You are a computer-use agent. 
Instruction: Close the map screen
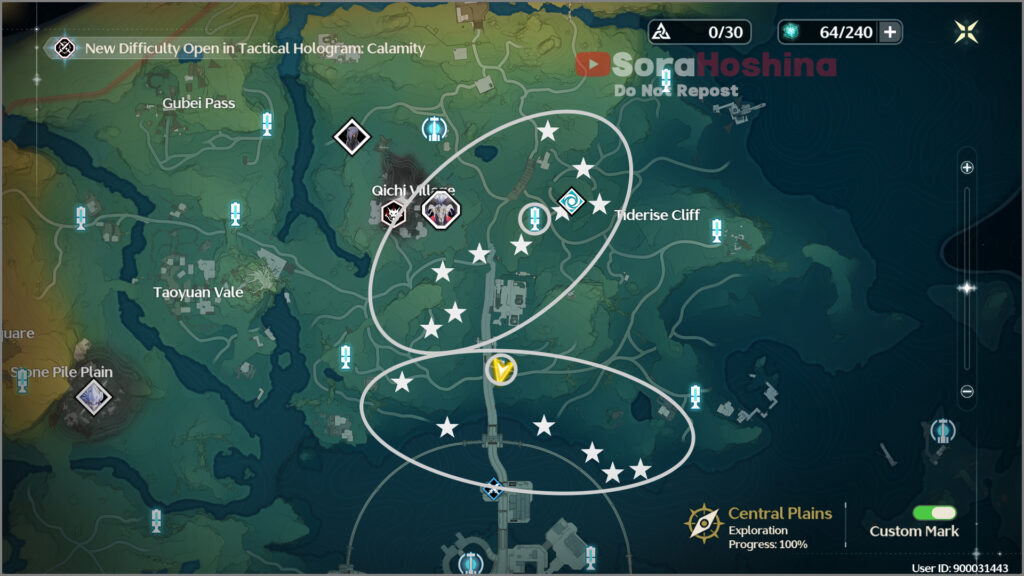pyautogui.click(x=966, y=32)
